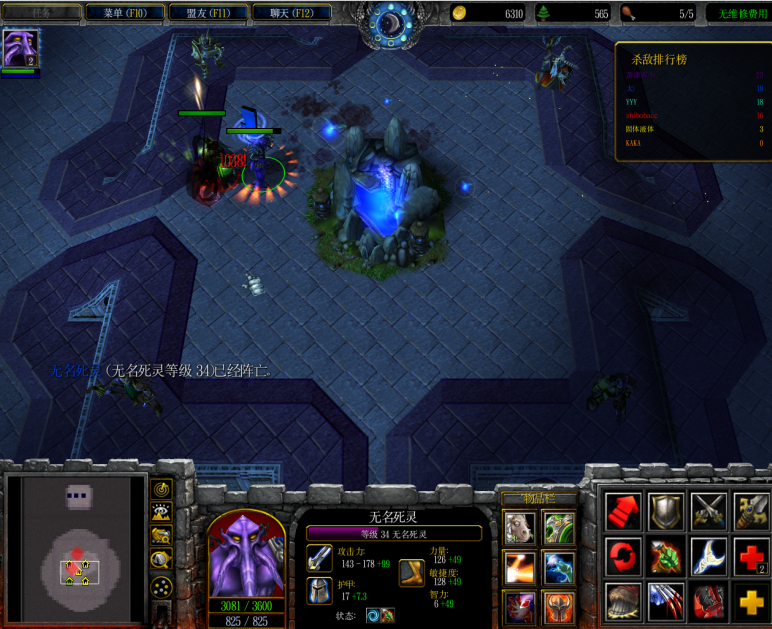
Task: Click the minimap
Action: tap(77, 546)
